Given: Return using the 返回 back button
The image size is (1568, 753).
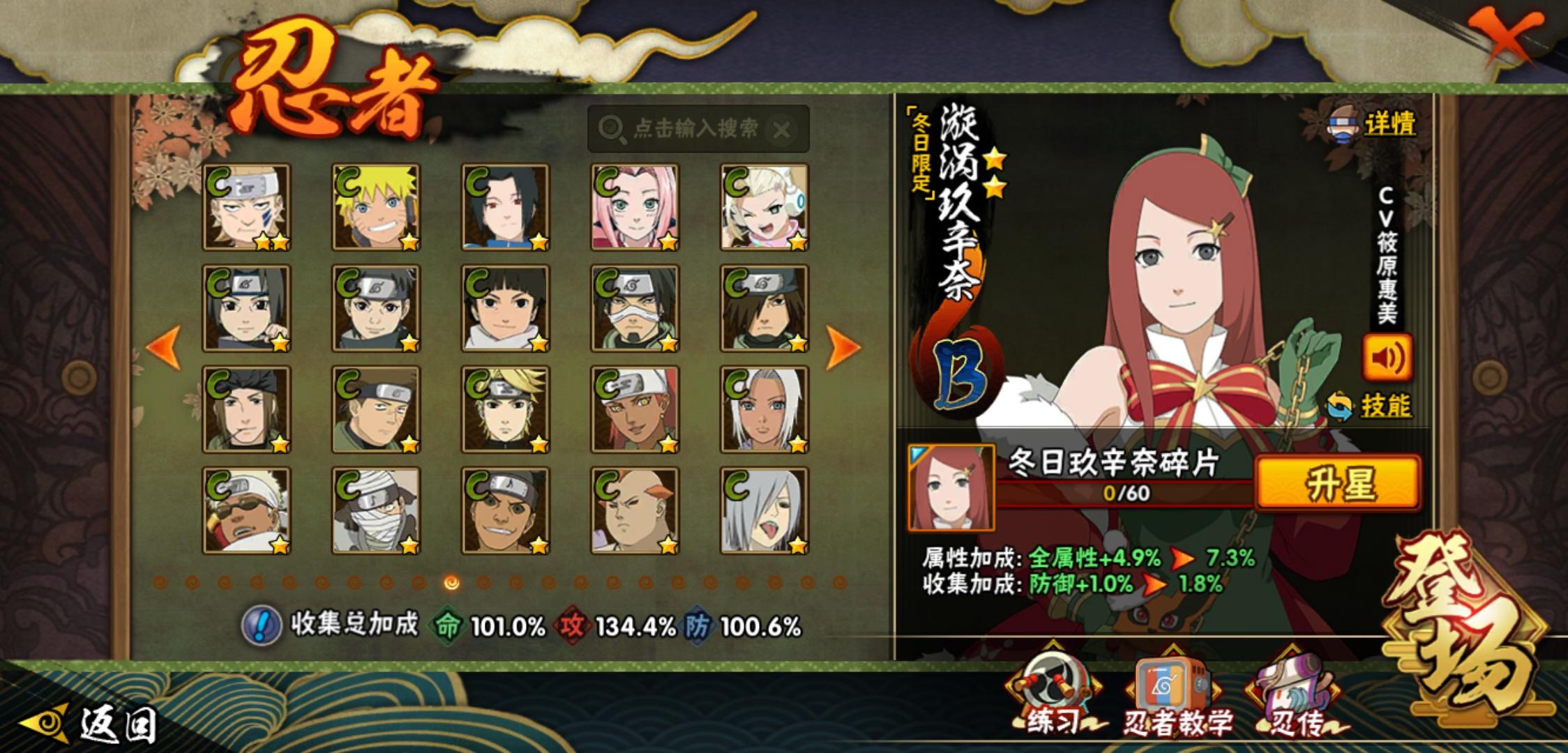Looking at the screenshot, I should point(91,725).
